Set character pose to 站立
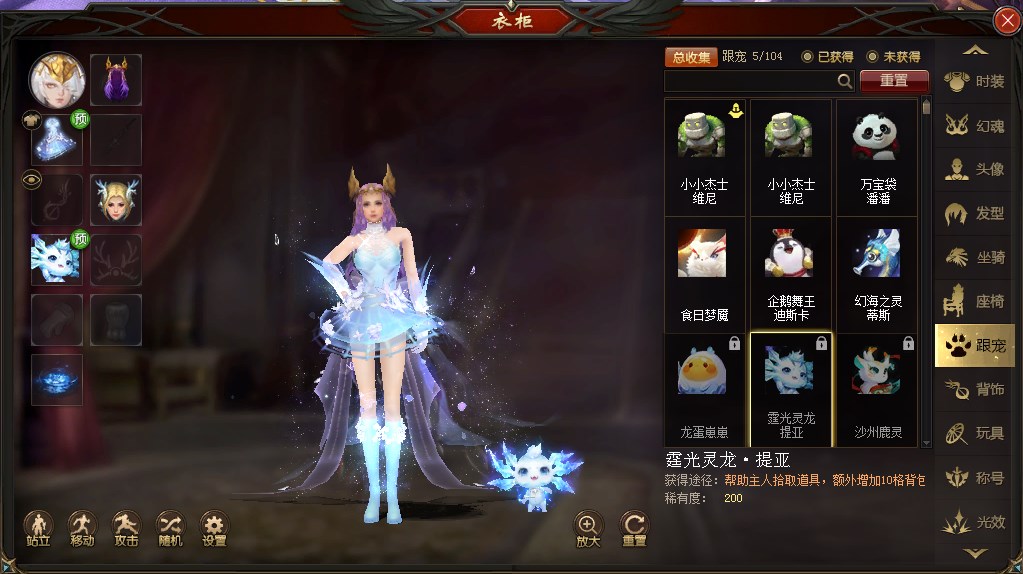 38,528
